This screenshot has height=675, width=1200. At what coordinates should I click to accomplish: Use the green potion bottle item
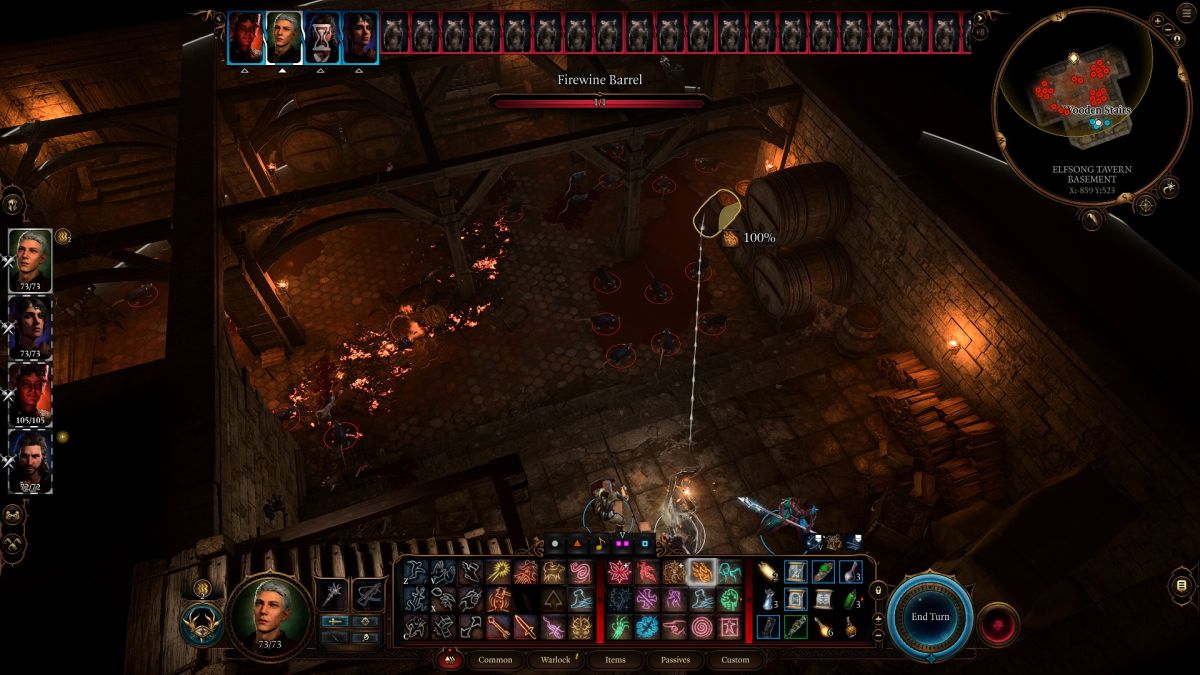point(849,600)
